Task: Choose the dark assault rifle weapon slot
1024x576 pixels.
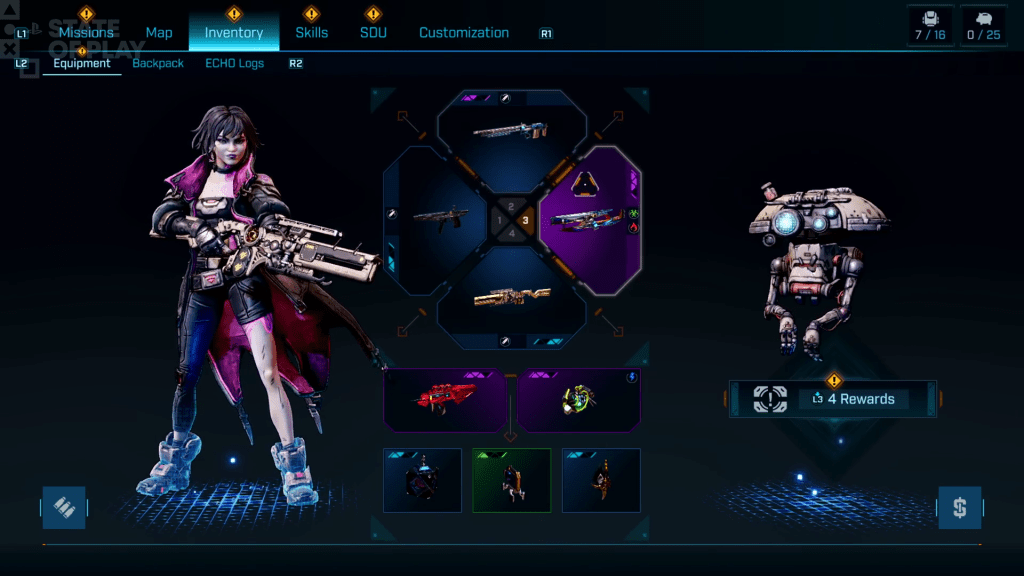Action: tap(436, 218)
